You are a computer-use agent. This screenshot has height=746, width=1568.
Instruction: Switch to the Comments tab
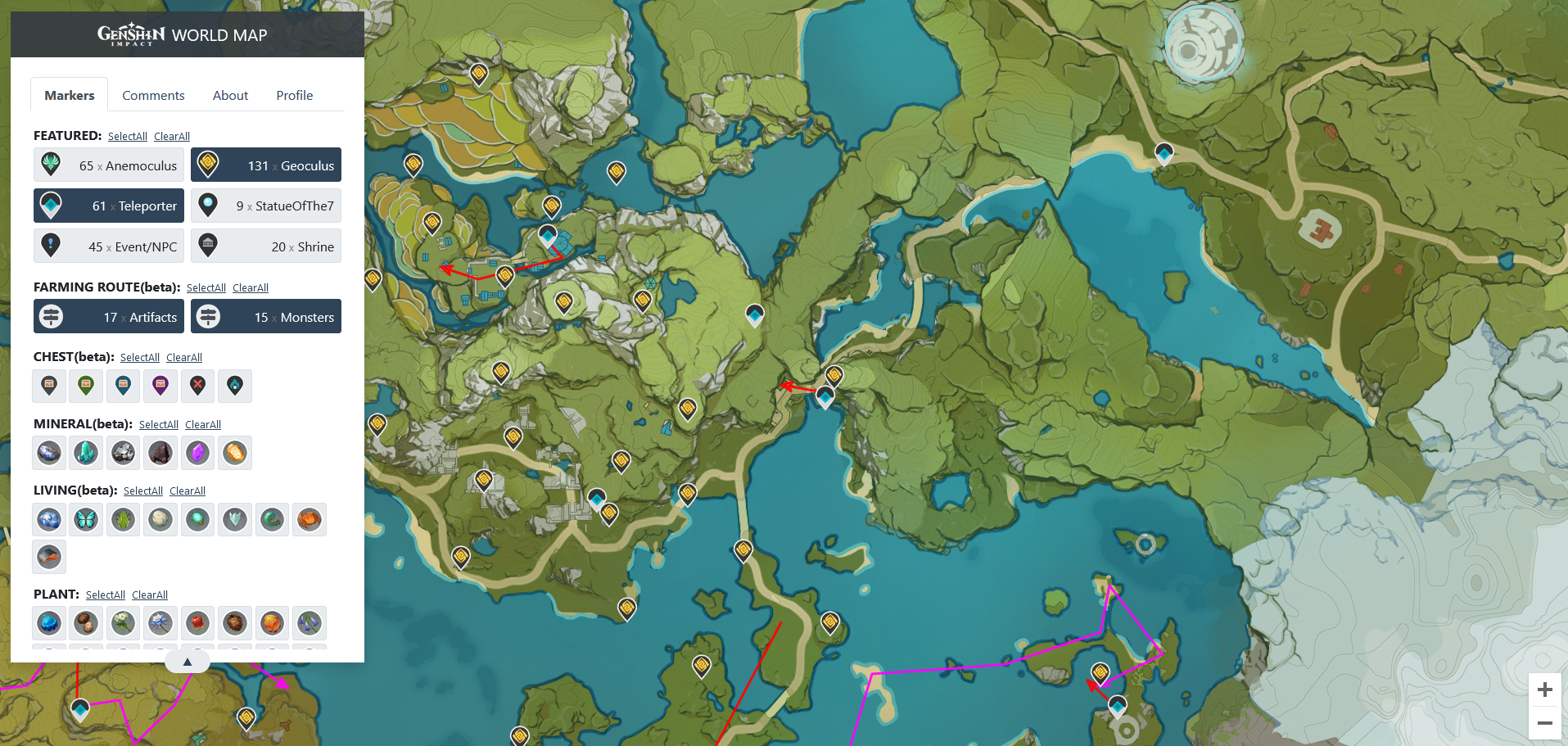[153, 95]
